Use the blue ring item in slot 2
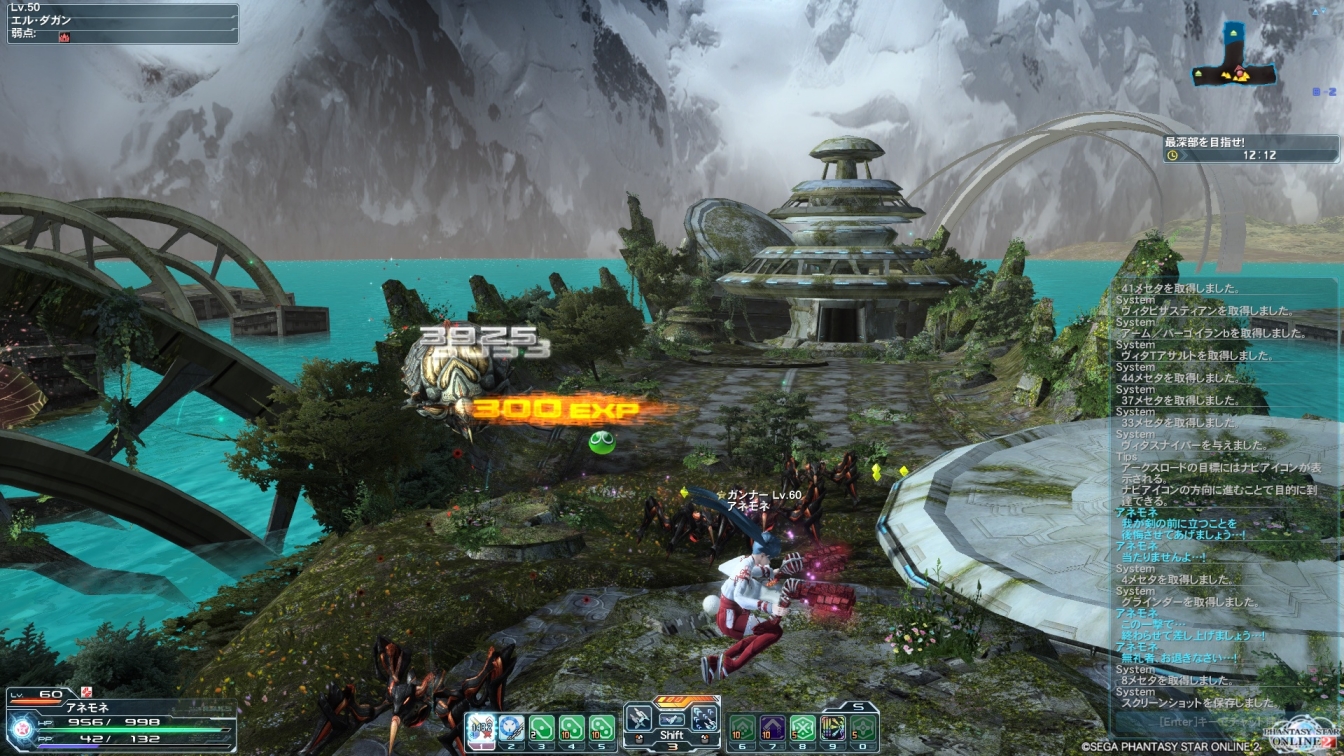The image size is (1344, 756). 511,728
